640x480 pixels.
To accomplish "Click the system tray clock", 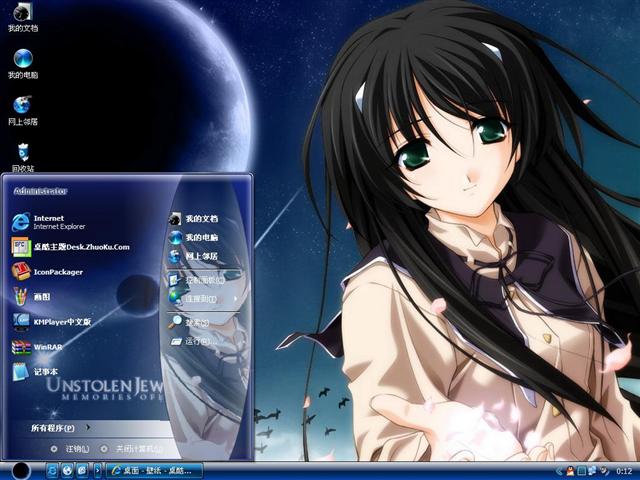I will (x=624, y=470).
